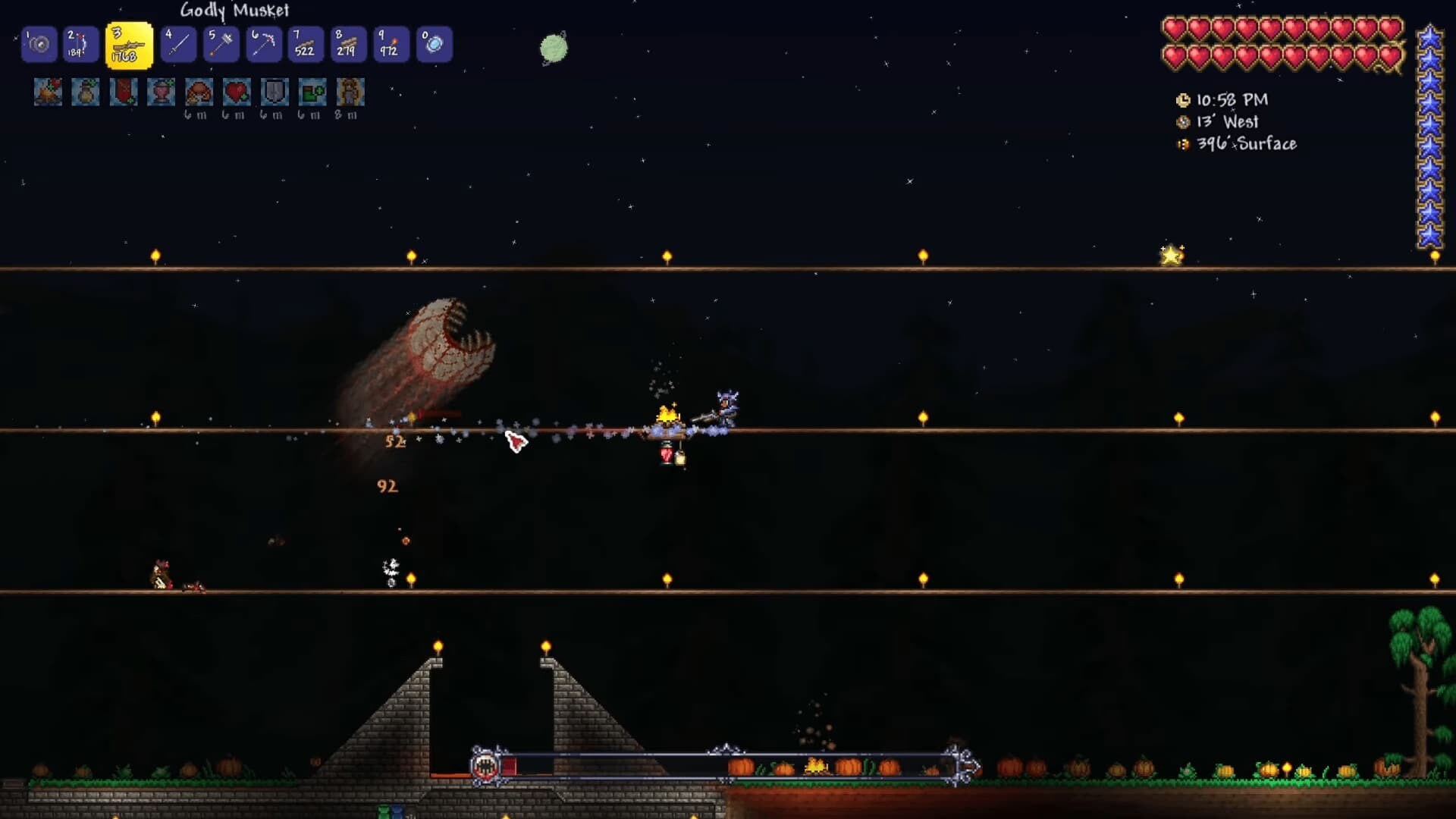Viewport: 1456px width, 819px height.
Task: Click the buff icon showing a character portrait
Action: [350, 93]
